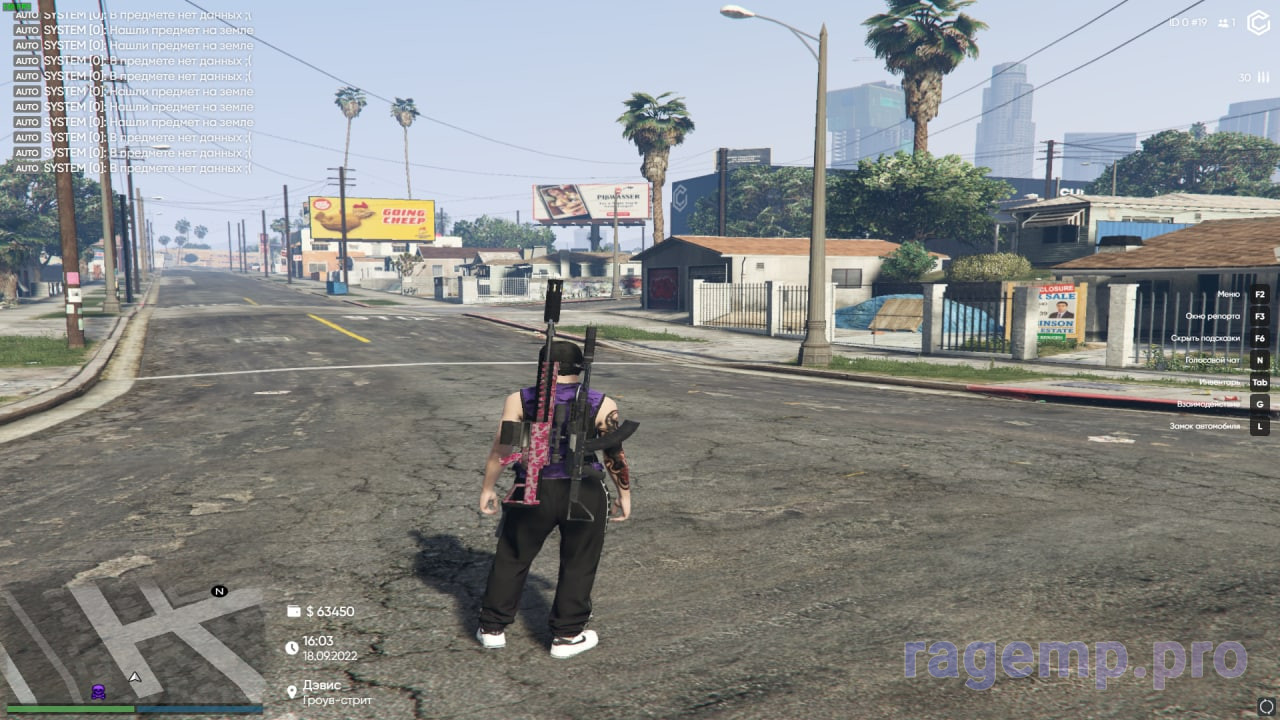Click the north compass marker on the minimap
1280x720 pixels.
[219, 591]
